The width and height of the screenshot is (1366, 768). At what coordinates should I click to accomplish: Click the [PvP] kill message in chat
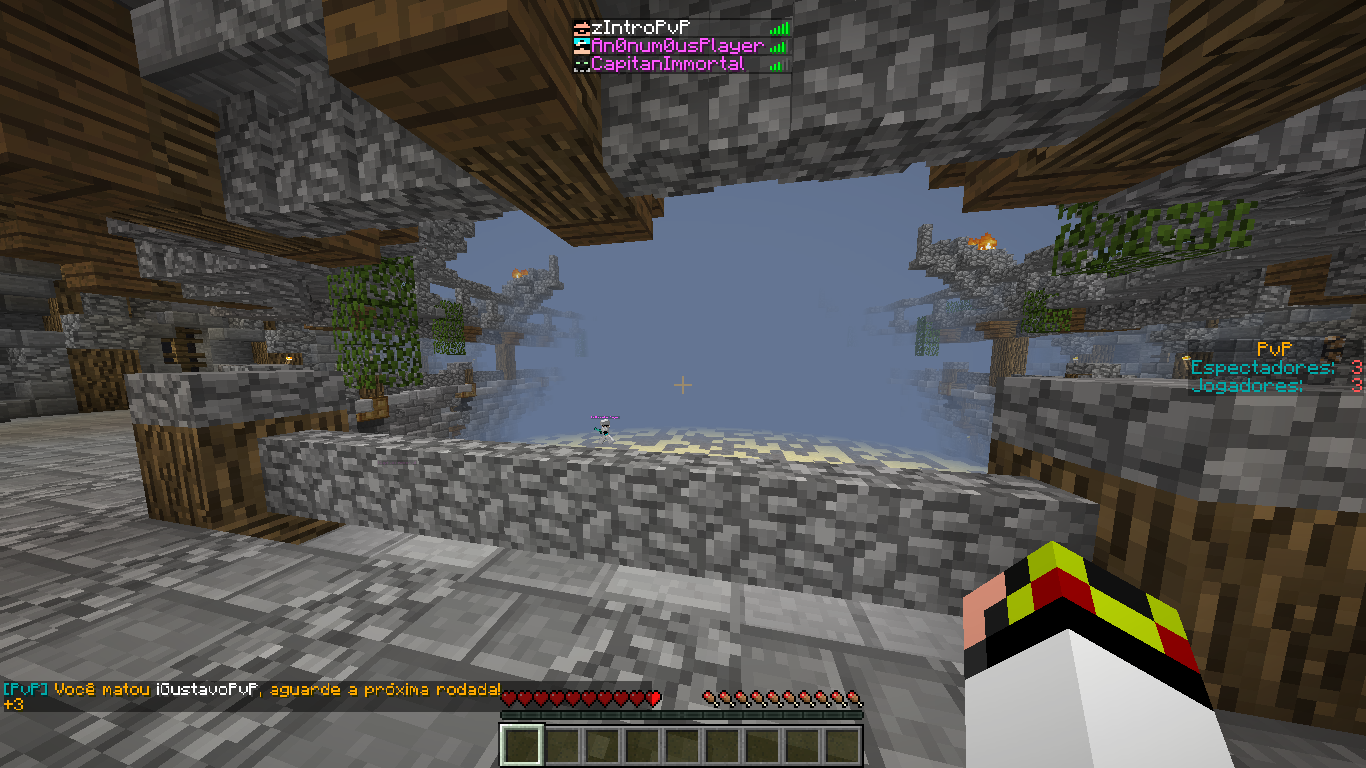tap(252, 690)
